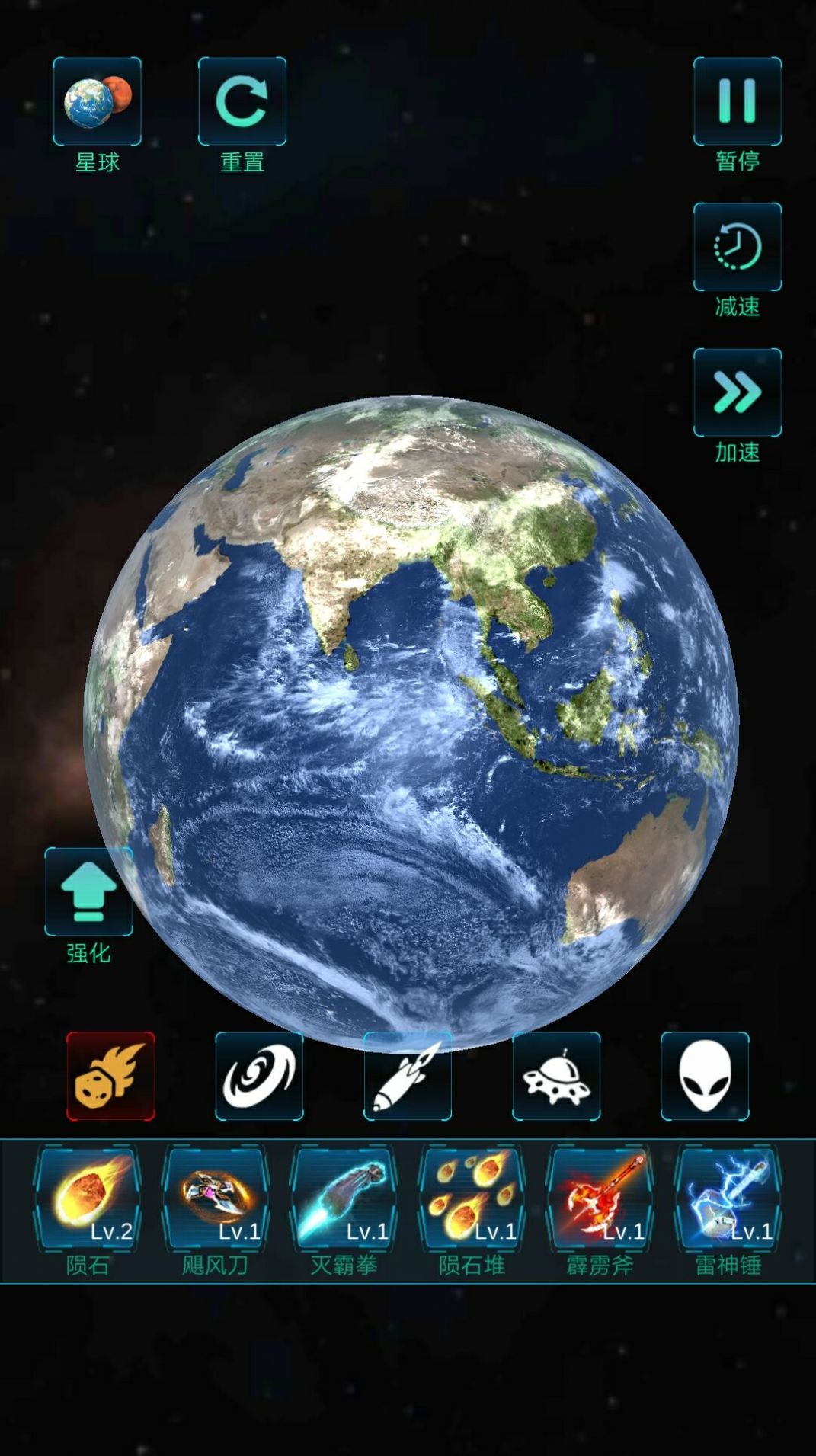Select the 霹雳斧 red axe weapon
Viewport: 816px width, 1456px height.
600,1199
